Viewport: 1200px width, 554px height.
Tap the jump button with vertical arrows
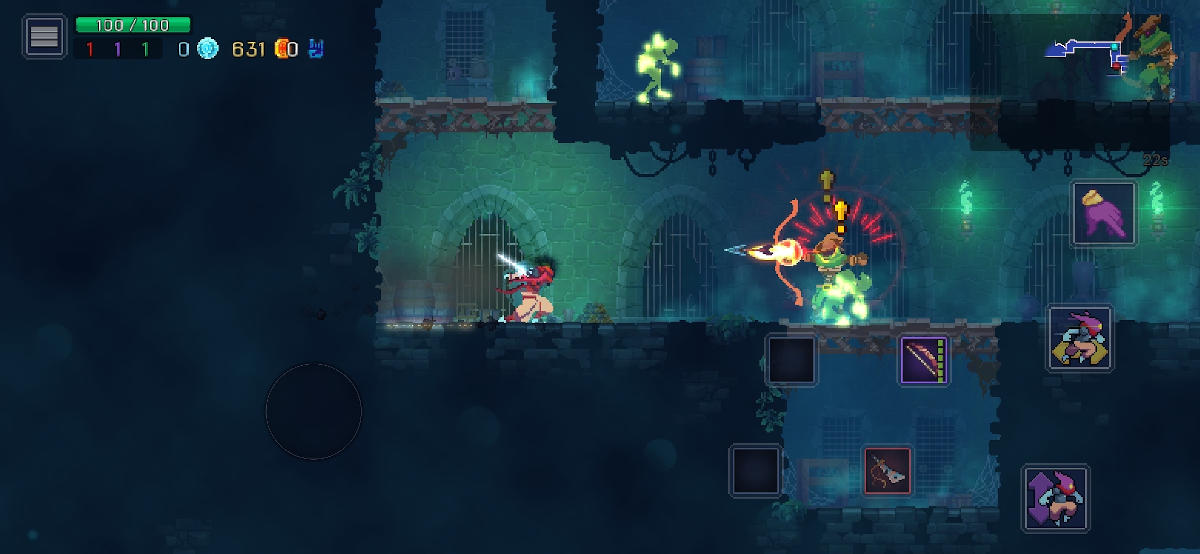click(1055, 498)
